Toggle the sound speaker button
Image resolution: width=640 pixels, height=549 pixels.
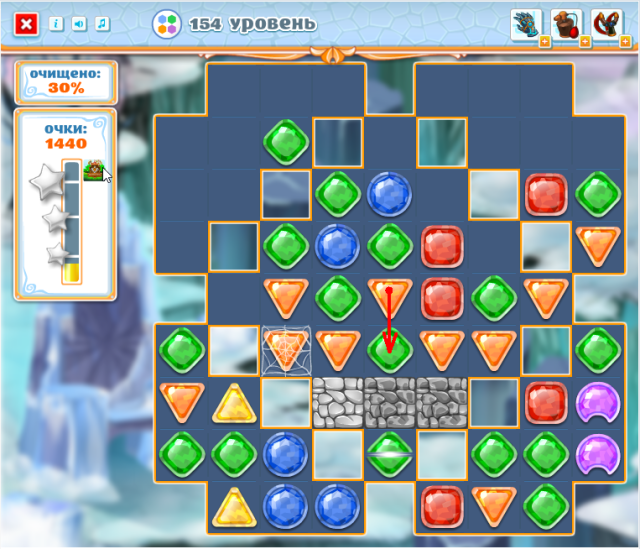79,23
